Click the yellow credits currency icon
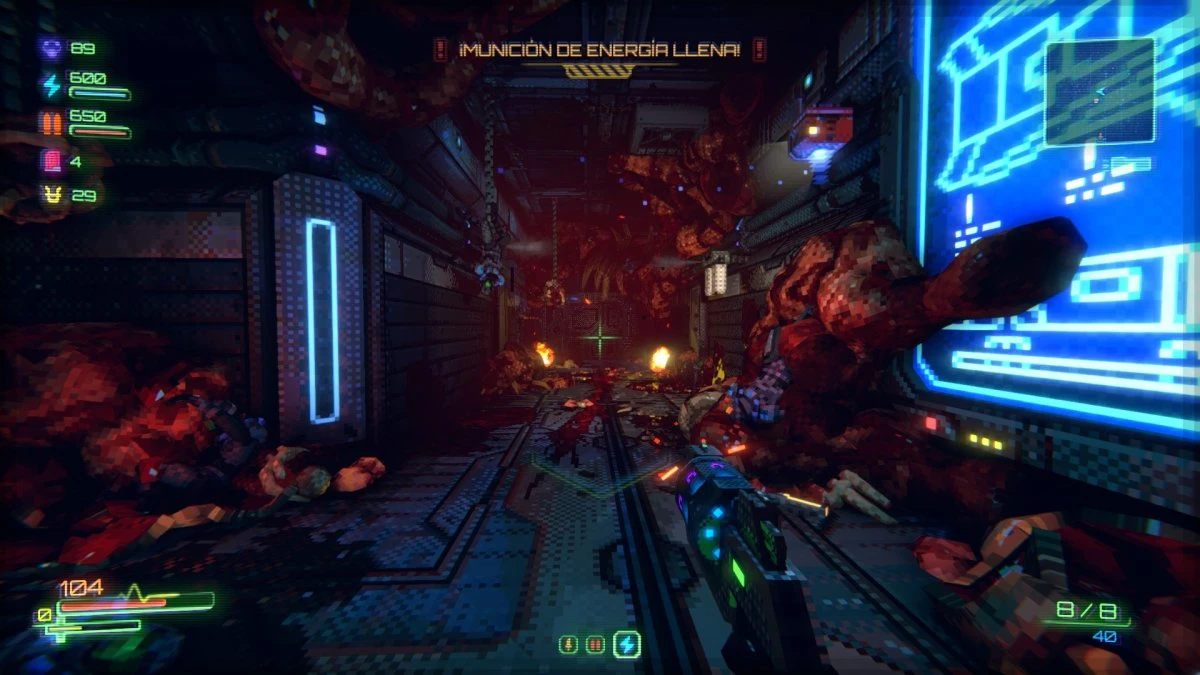This screenshot has height=675, width=1200. point(51,195)
